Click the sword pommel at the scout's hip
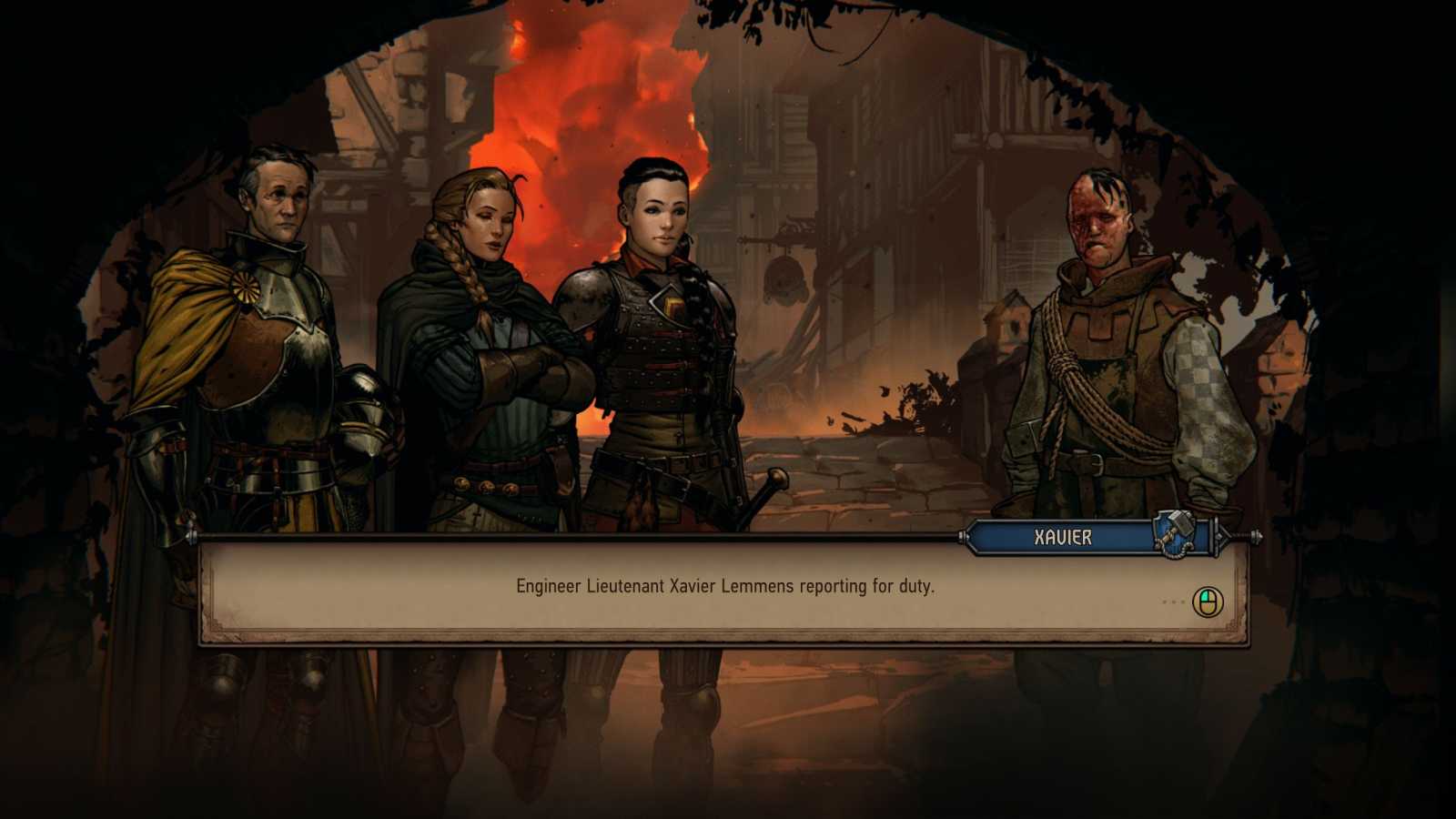Image resolution: width=1456 pixels, height=819 pixels. 778,480
